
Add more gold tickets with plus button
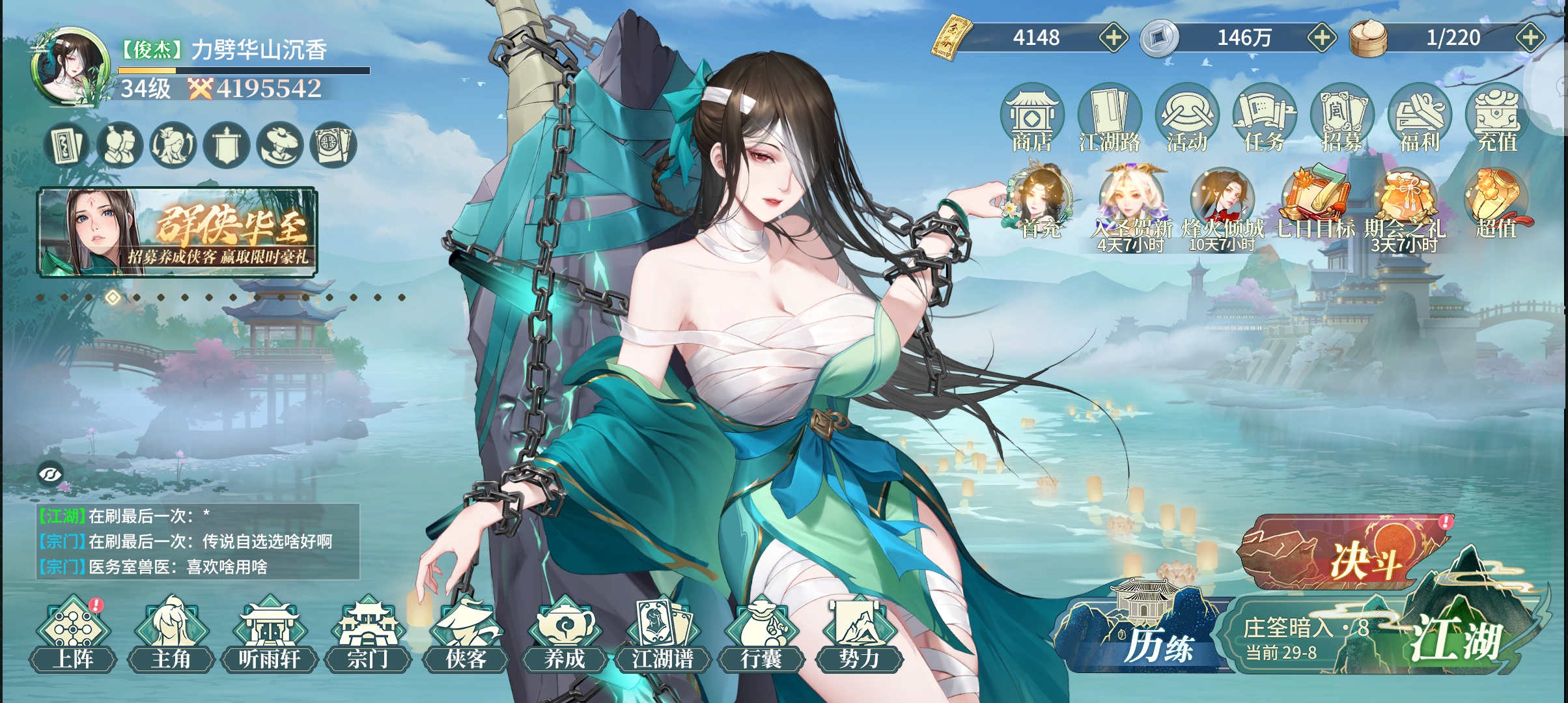pos(1113,38)
